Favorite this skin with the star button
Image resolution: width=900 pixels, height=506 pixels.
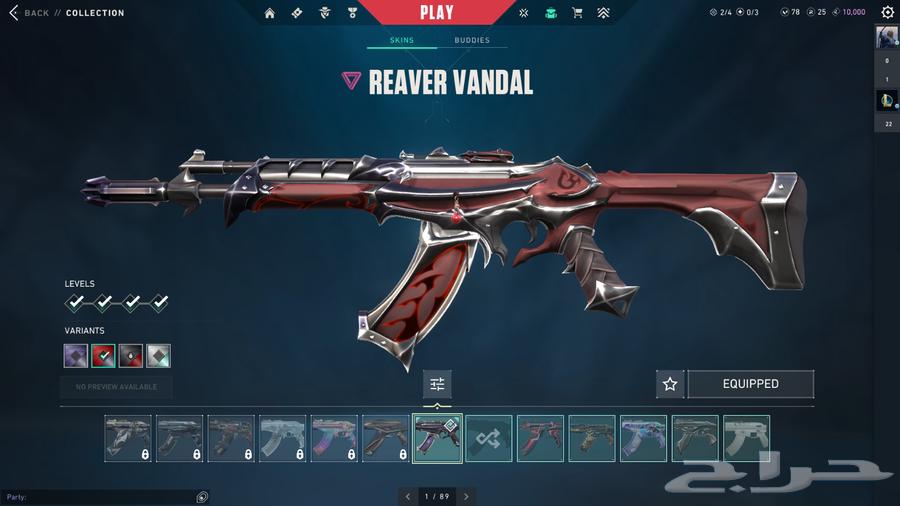[x=670, y=384]
